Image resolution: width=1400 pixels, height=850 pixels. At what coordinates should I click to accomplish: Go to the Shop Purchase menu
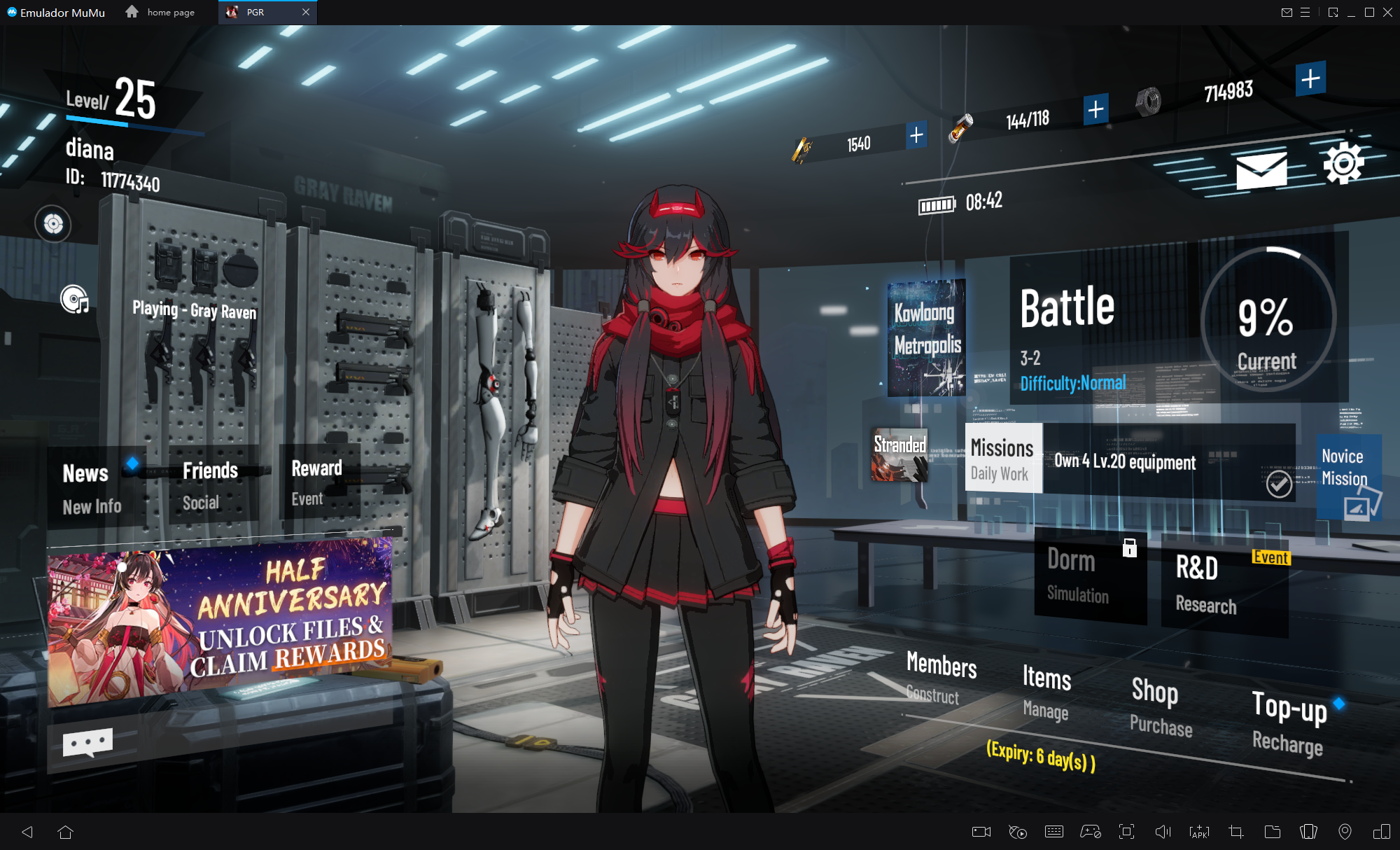click(1159, 706)
